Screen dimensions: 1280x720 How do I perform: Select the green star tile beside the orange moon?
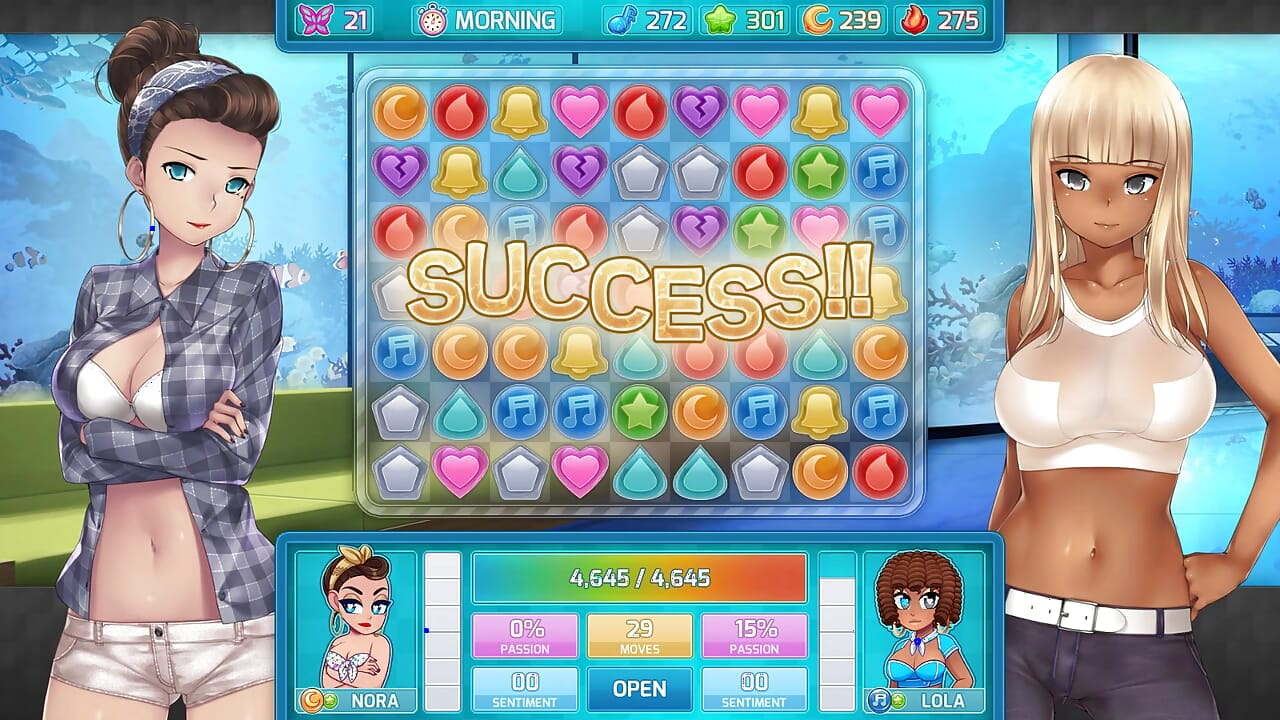pos(640,411)
